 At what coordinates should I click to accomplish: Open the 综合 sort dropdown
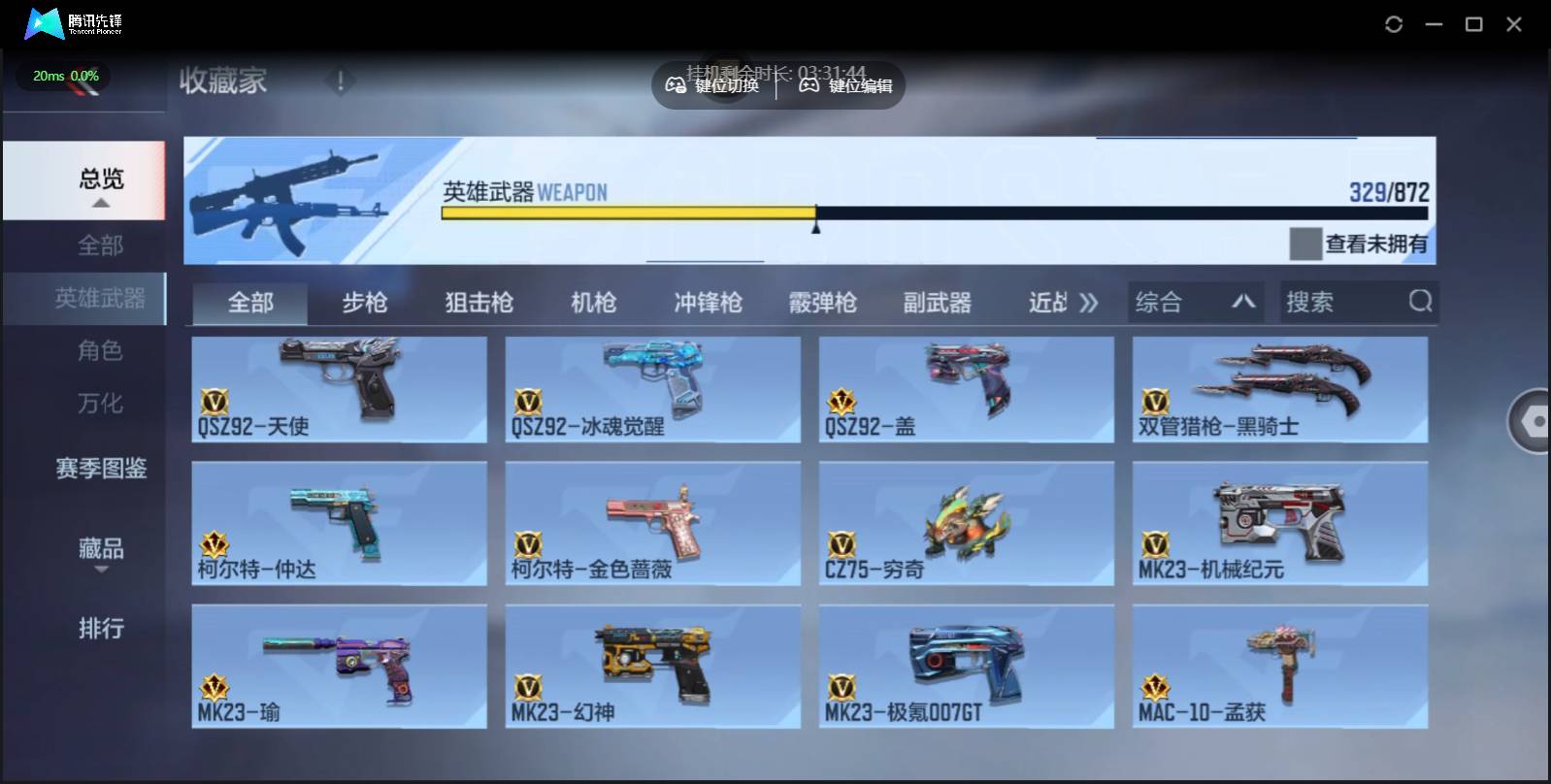1196,302
